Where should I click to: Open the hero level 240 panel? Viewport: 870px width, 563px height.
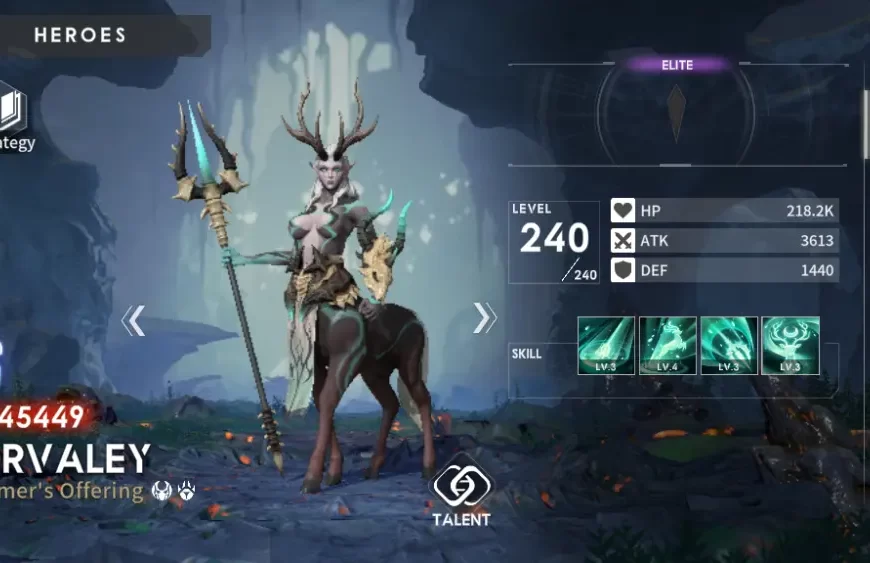click(x=554, y=241)
